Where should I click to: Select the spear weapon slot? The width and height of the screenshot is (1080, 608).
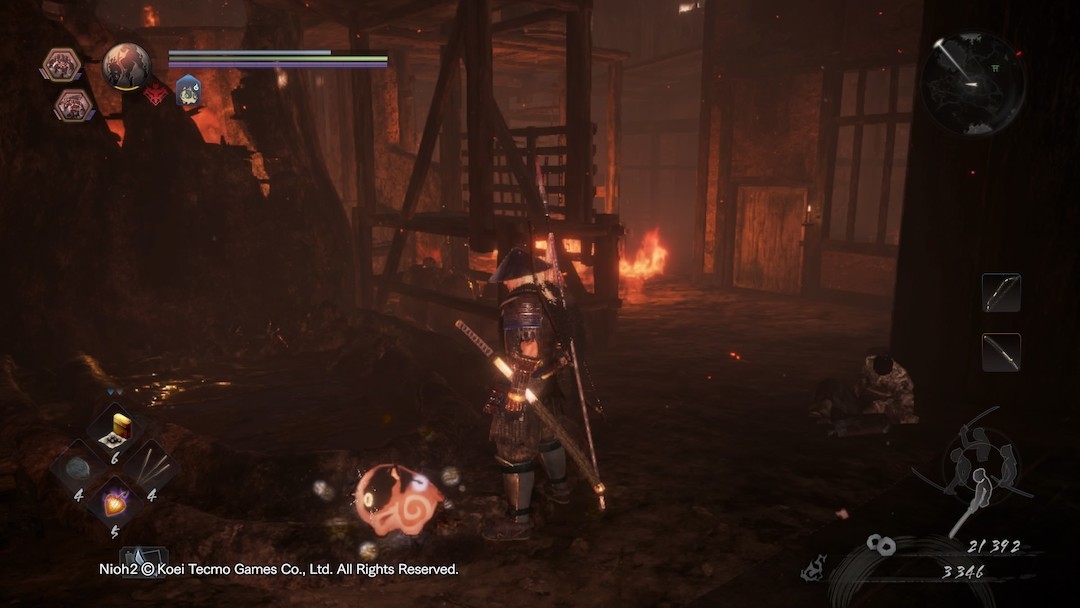coord(1000,352)
